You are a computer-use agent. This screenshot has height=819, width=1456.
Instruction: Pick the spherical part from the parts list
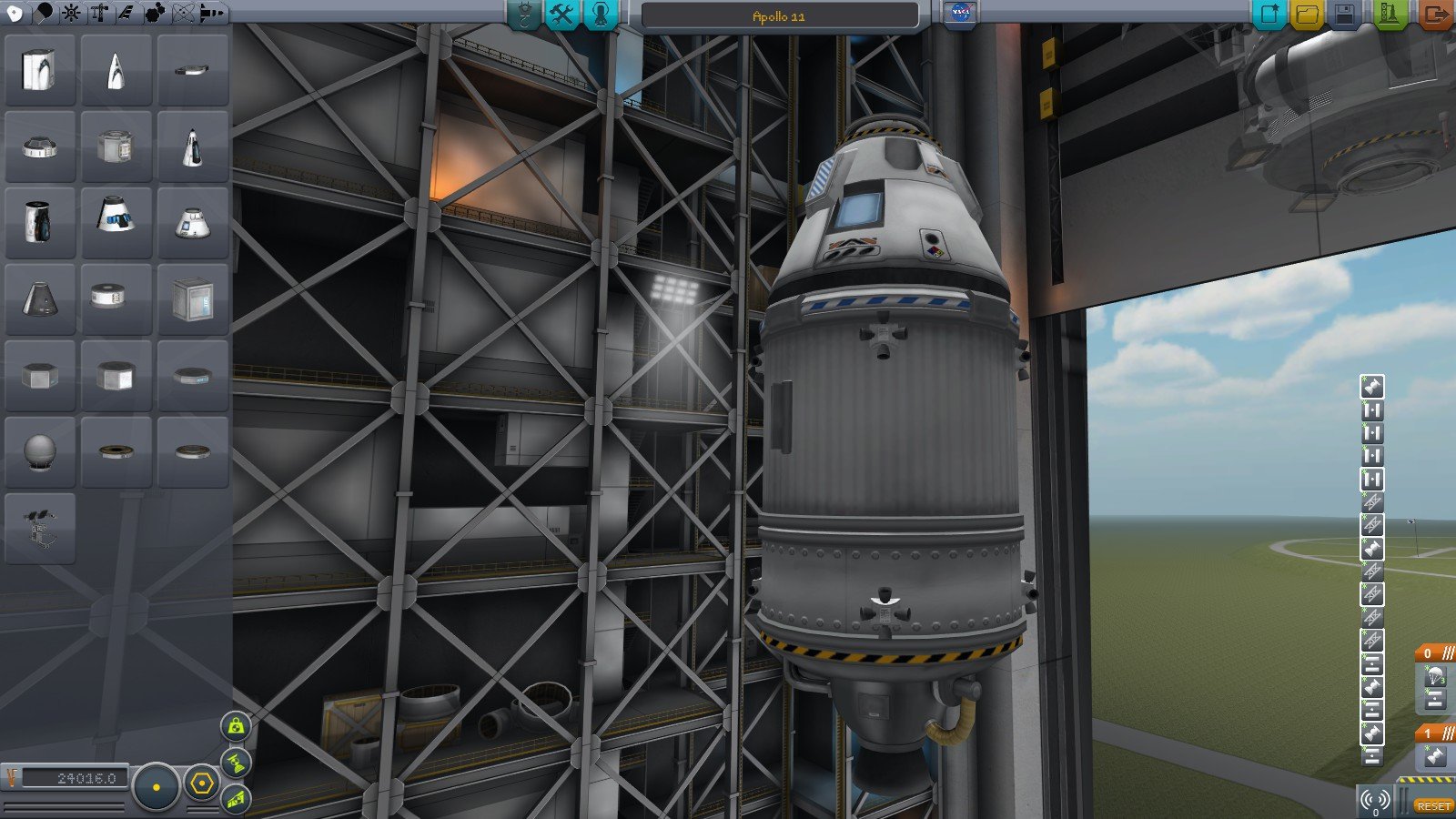[40, 451]
